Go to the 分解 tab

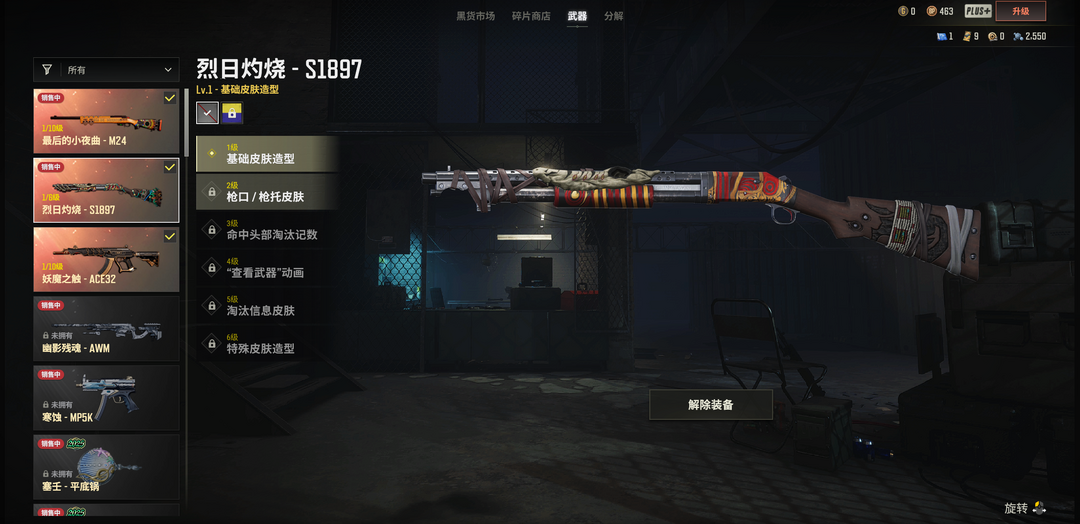(x=613, y=16)
